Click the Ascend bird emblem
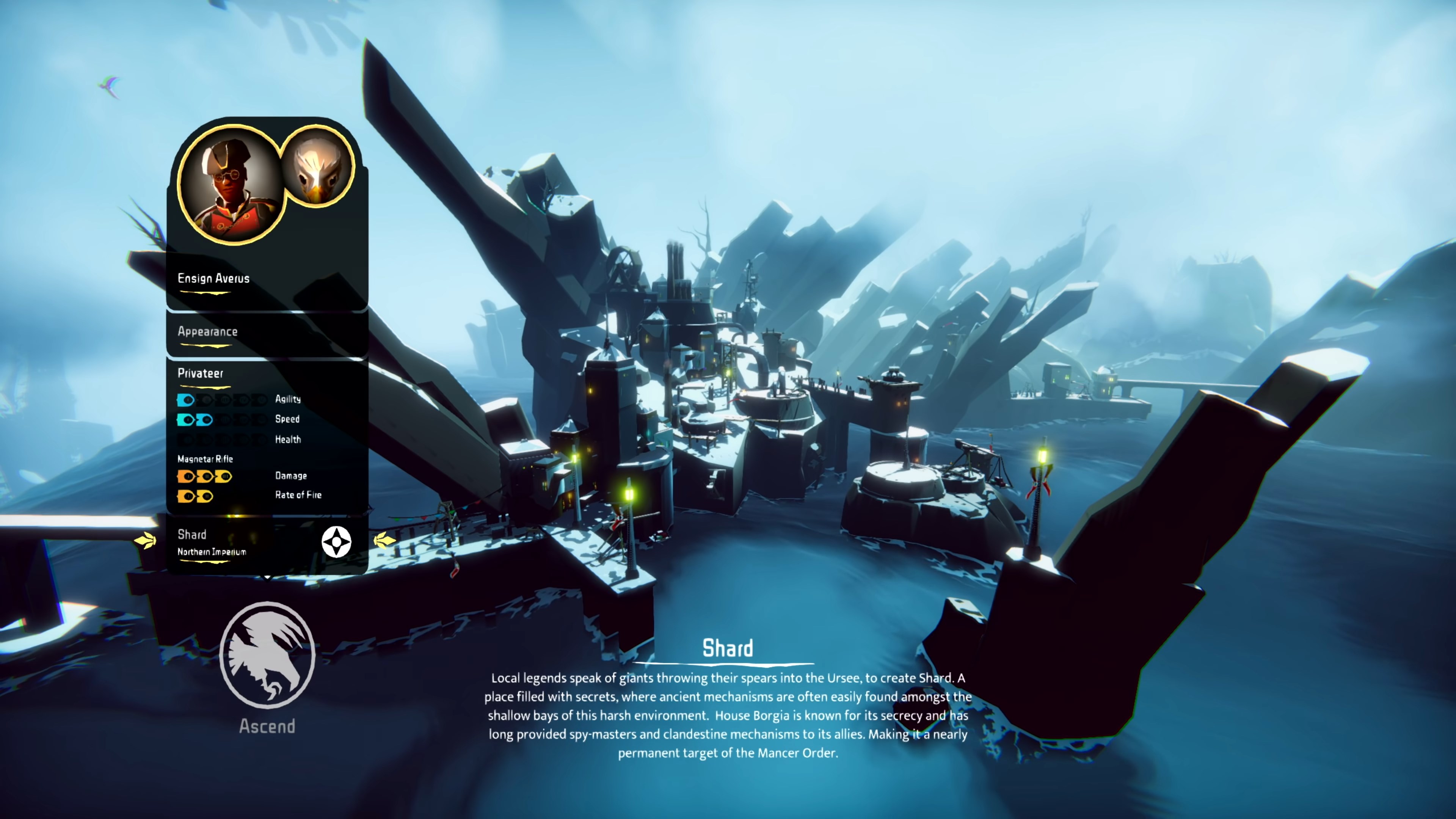1456x819 pixels. coord(267,656)
